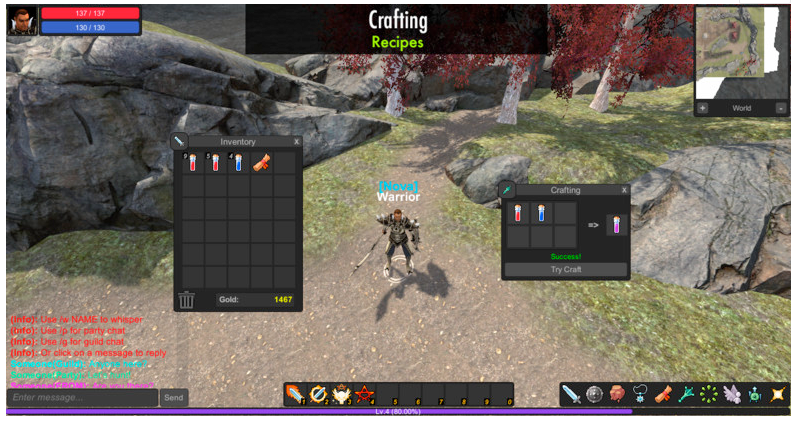Click the Try Craft button

566,270
